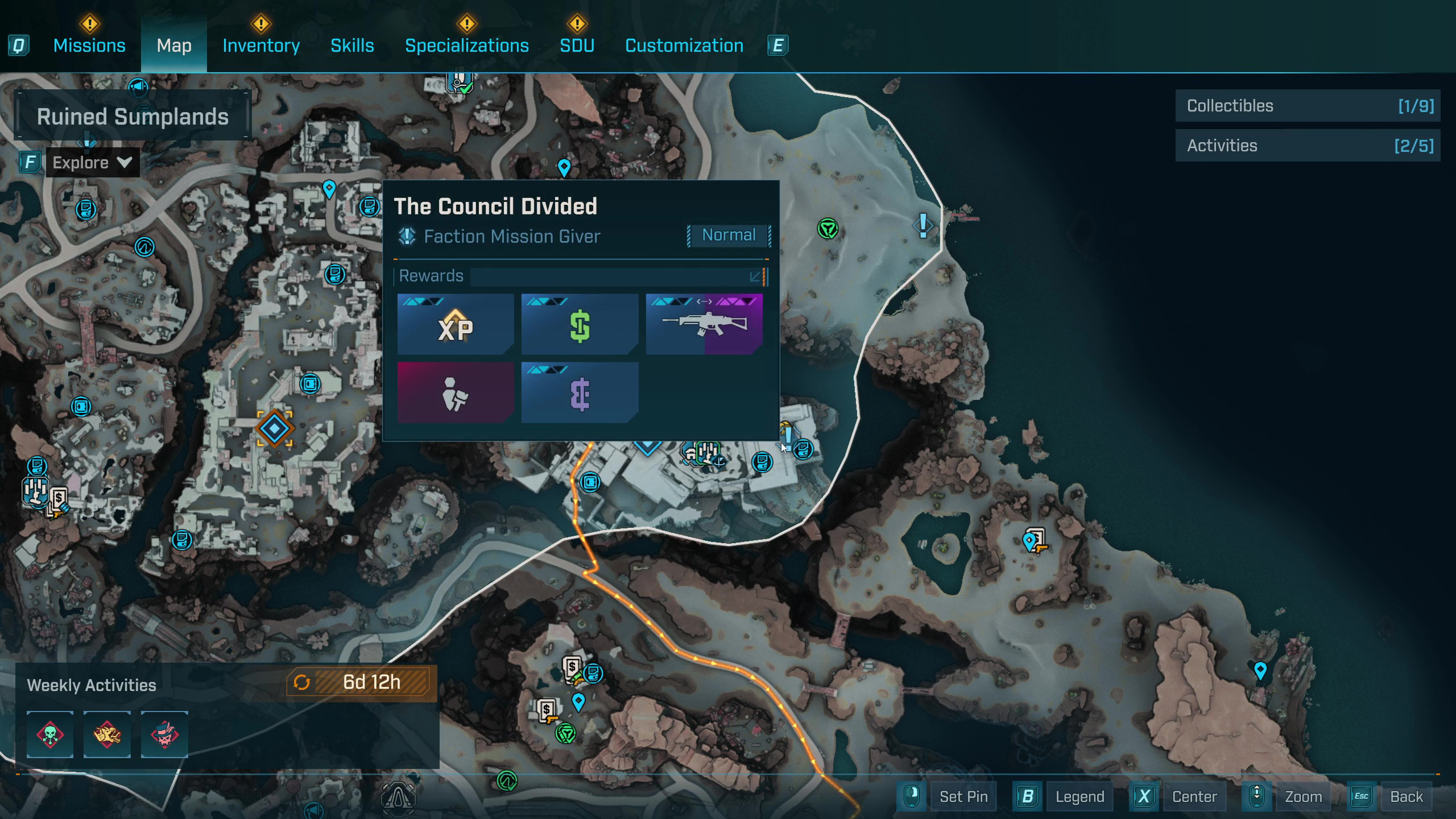Select the assault rifle reward tile

coord(704,325)
